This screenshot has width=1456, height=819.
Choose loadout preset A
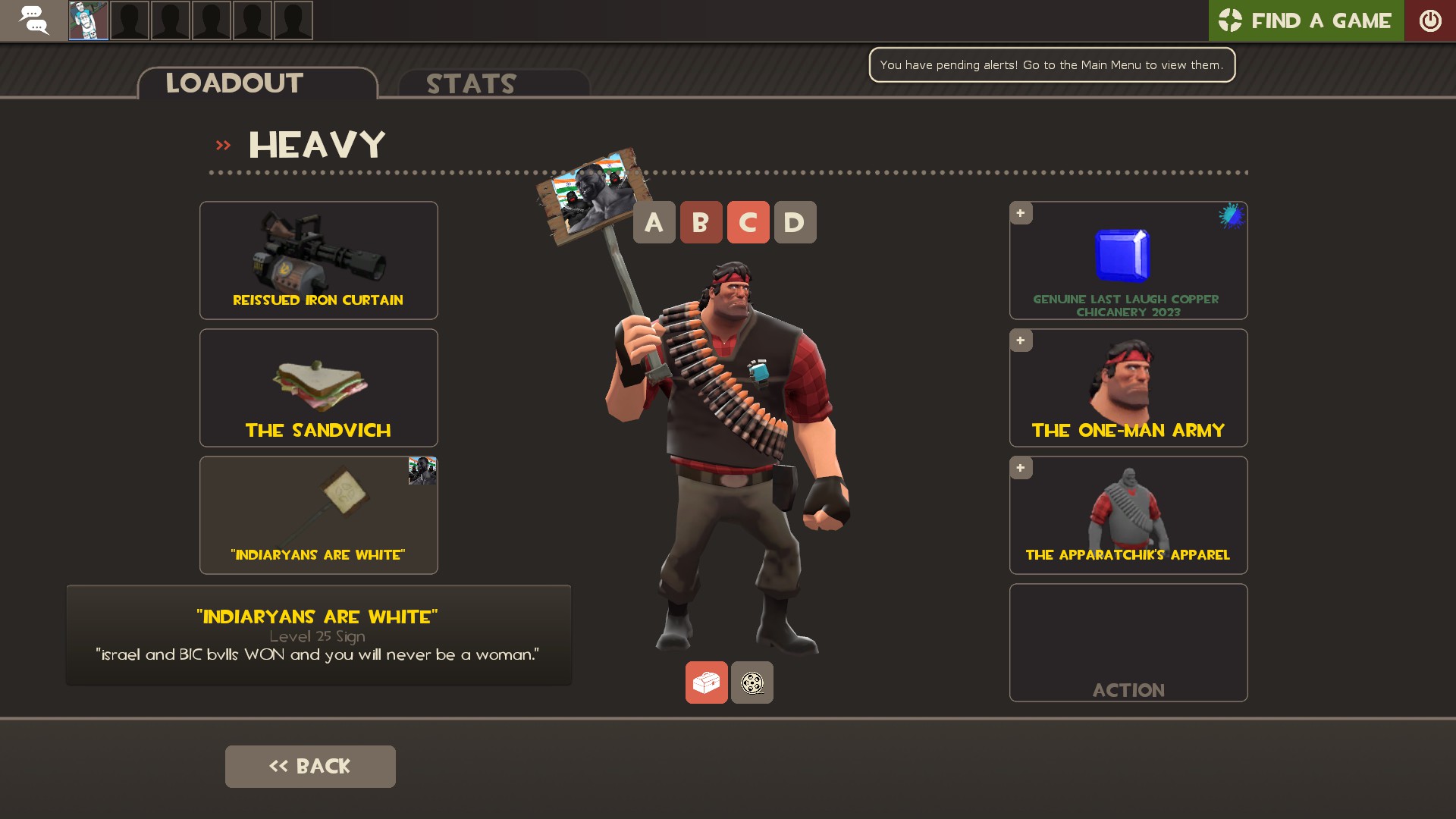pyautogui.click(x=654, y=222)
